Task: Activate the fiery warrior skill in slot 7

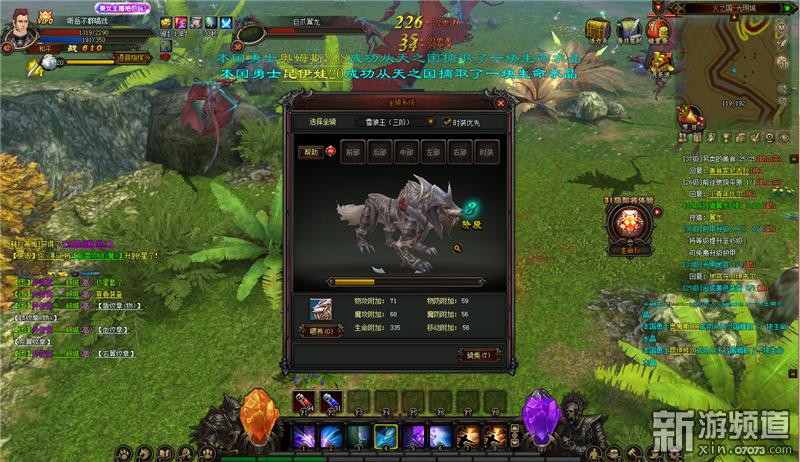Action: click(467, 436)
